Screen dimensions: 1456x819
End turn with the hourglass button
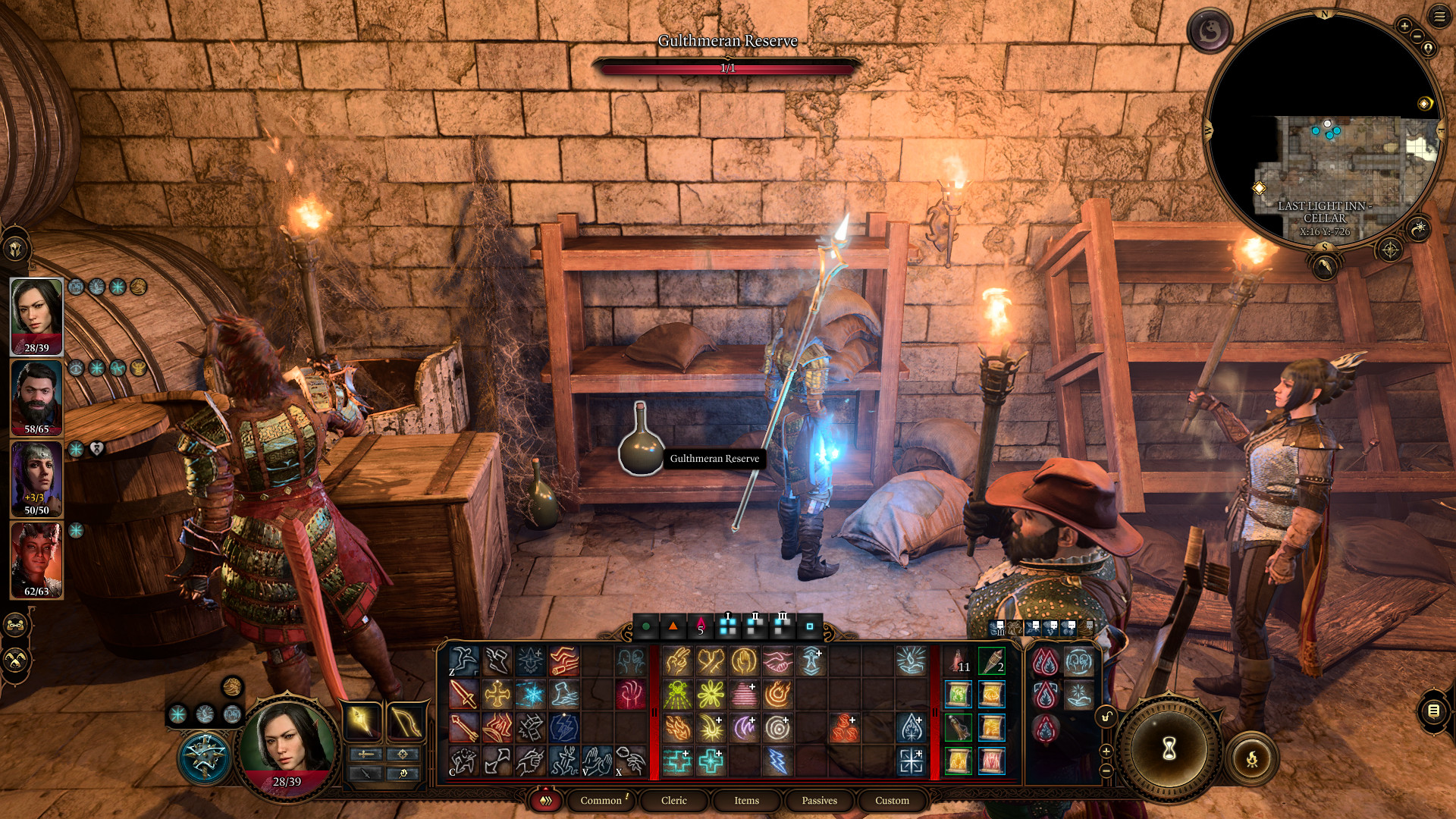(x=1169, y=748)
